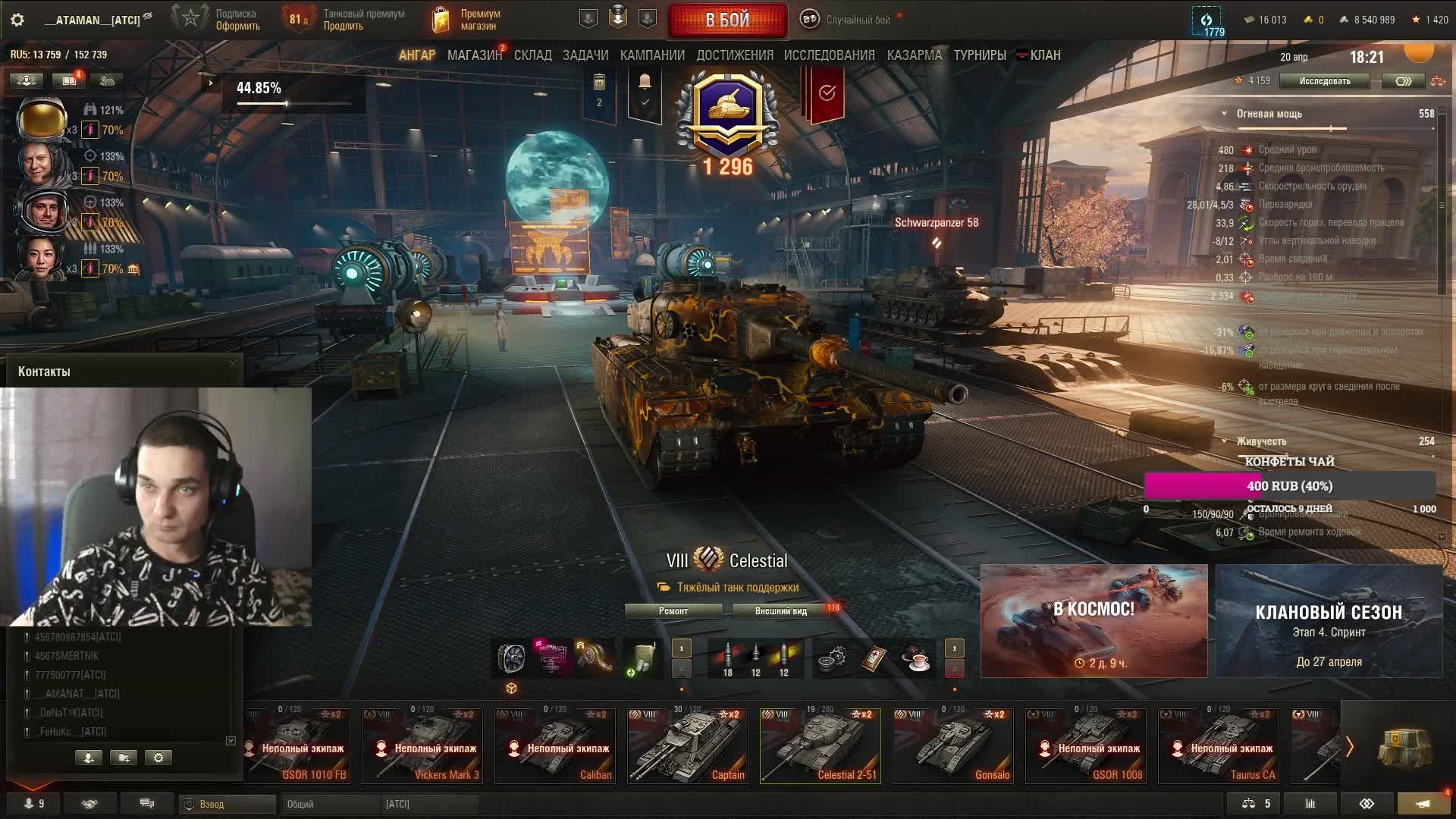Switch to the МАГАЗИН tab

(x=474, y=55)
